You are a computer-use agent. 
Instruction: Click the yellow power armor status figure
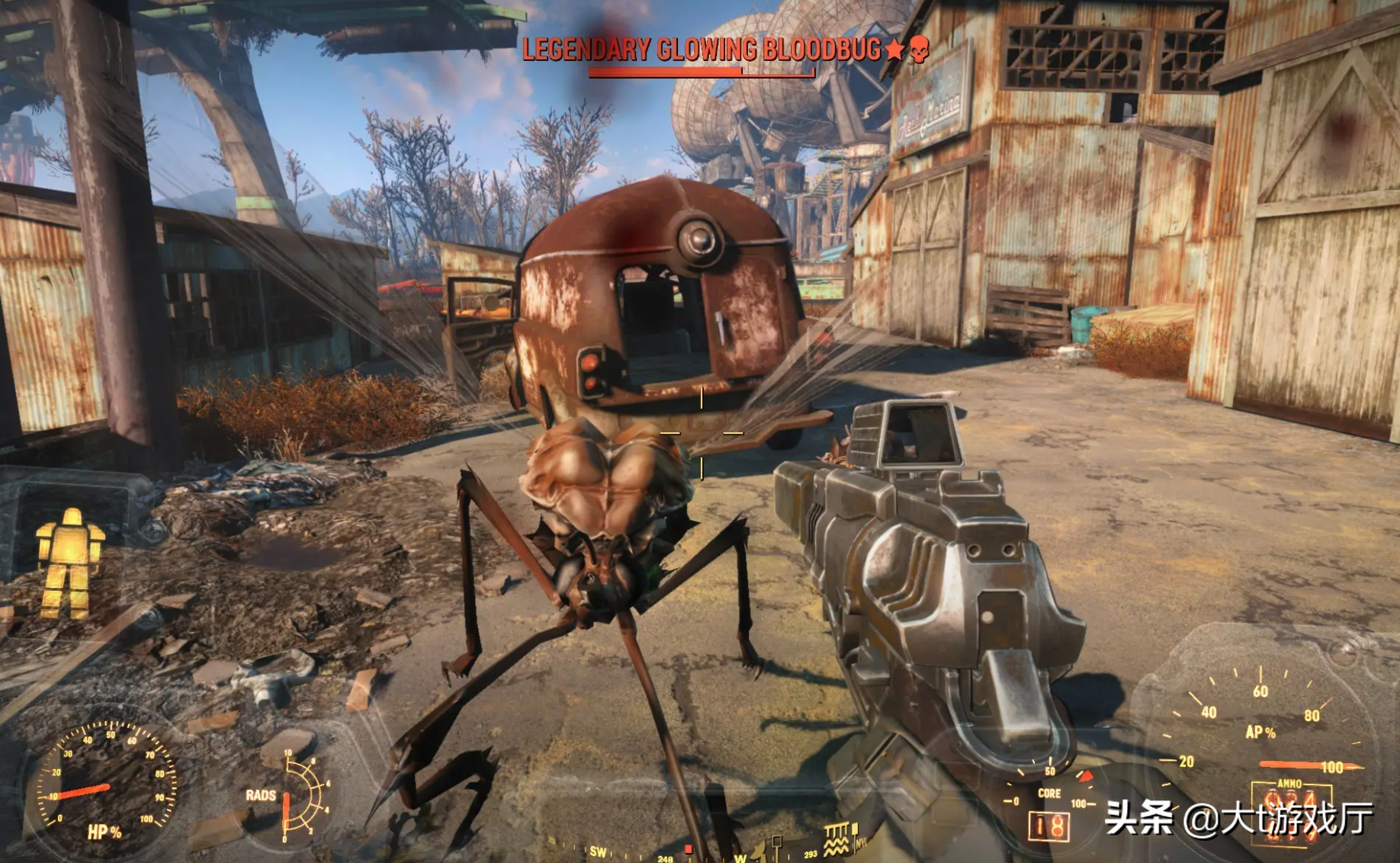click(69, 563)
